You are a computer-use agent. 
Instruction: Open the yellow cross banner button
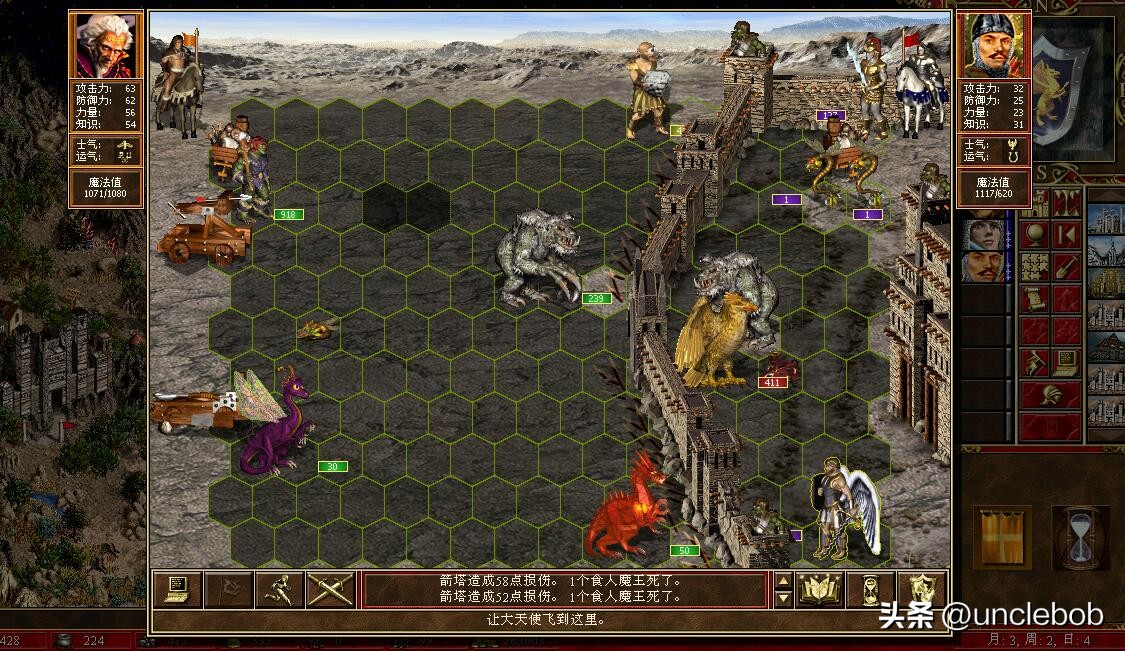coord(1003,537)
